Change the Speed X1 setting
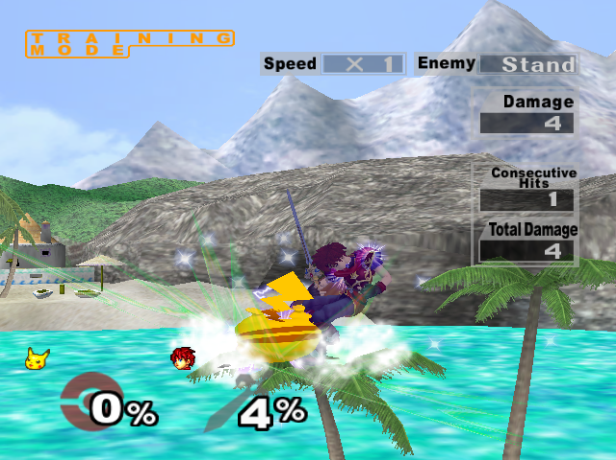The width and height of the screenshot is (616, 460). [361, 64]
